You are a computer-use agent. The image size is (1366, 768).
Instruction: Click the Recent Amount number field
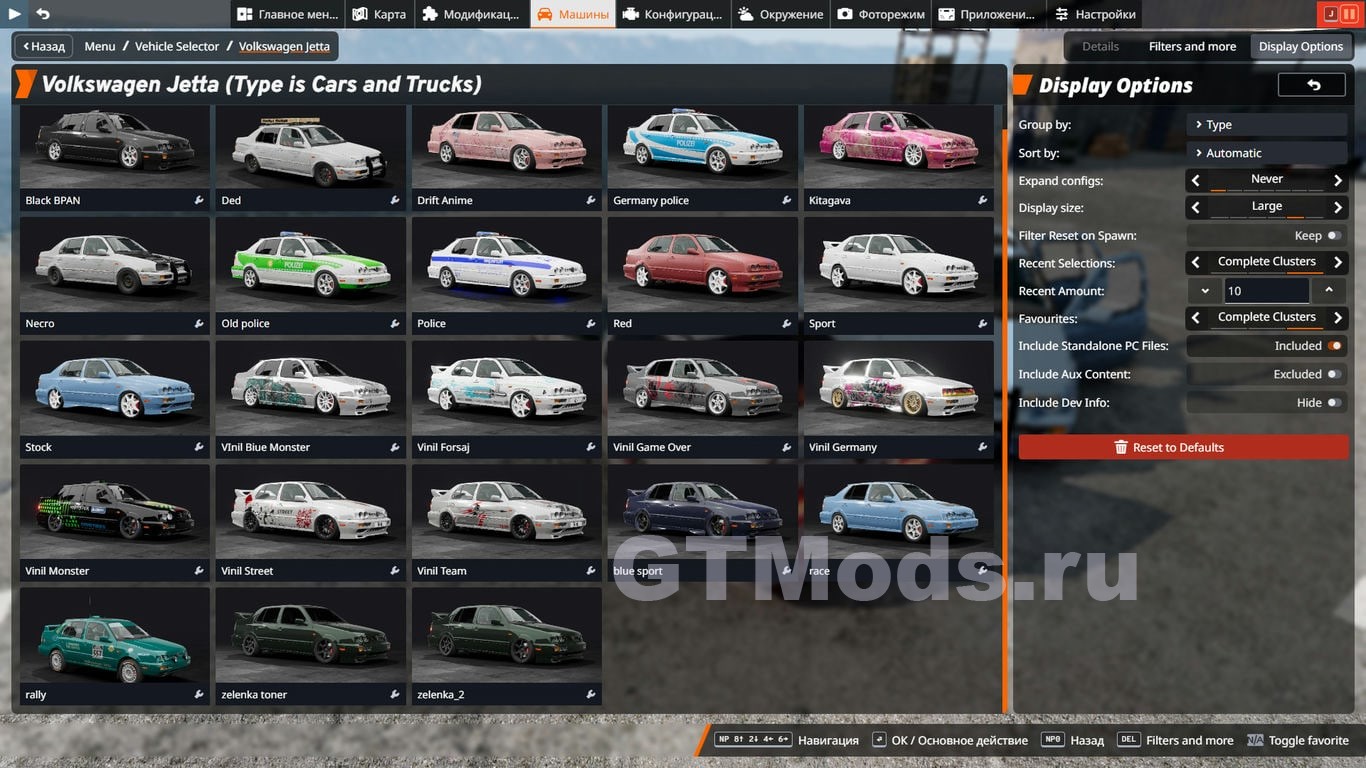point(1265,291)
